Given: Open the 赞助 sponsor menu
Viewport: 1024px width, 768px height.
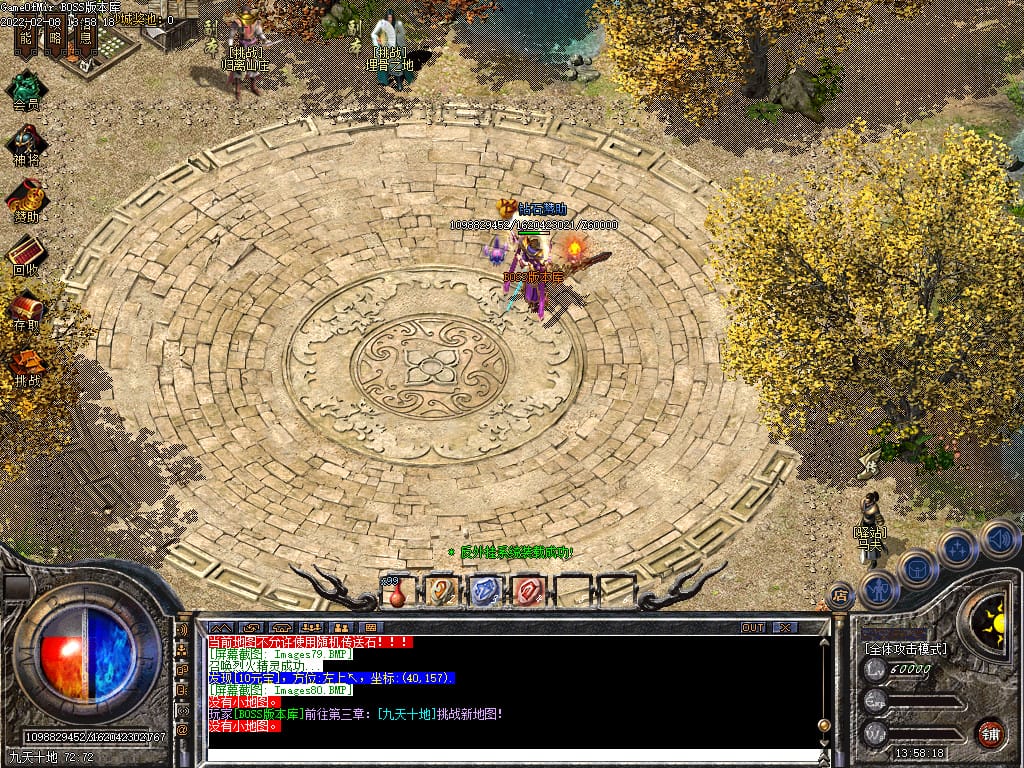Looking at the screenshot, I should (x=27, y=199).
